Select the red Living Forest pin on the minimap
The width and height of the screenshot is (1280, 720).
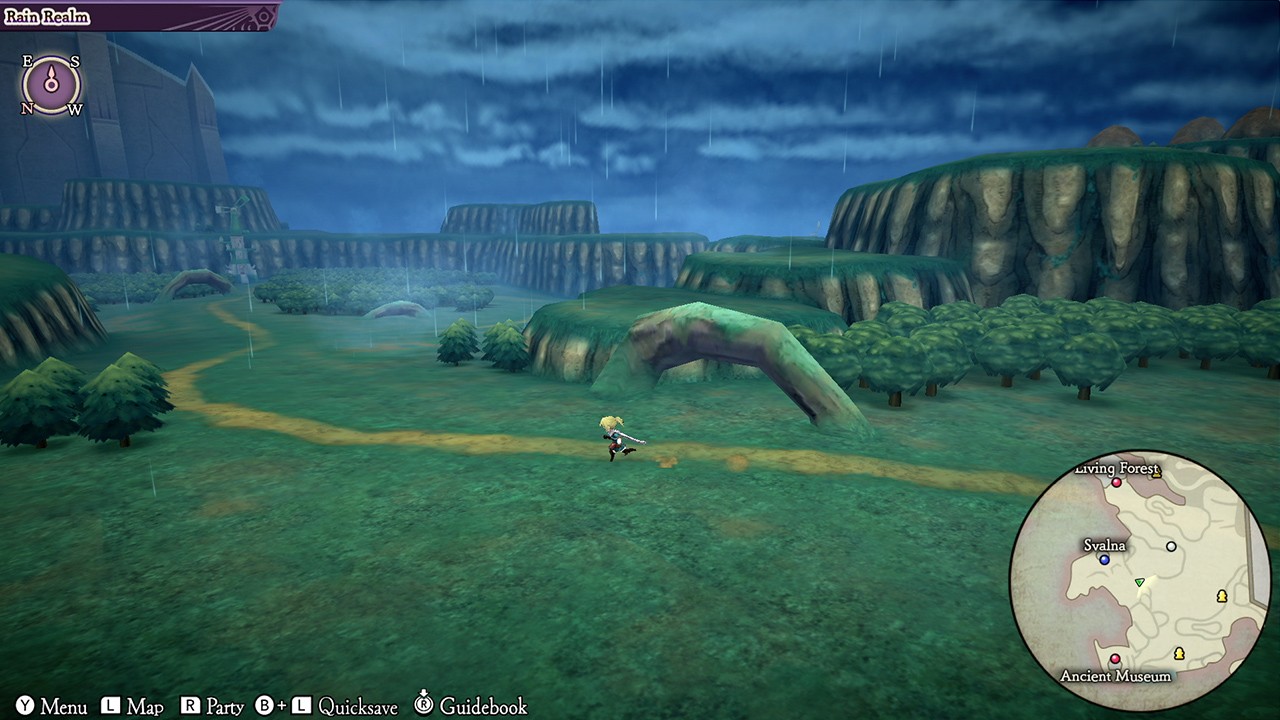point(1116,483)
